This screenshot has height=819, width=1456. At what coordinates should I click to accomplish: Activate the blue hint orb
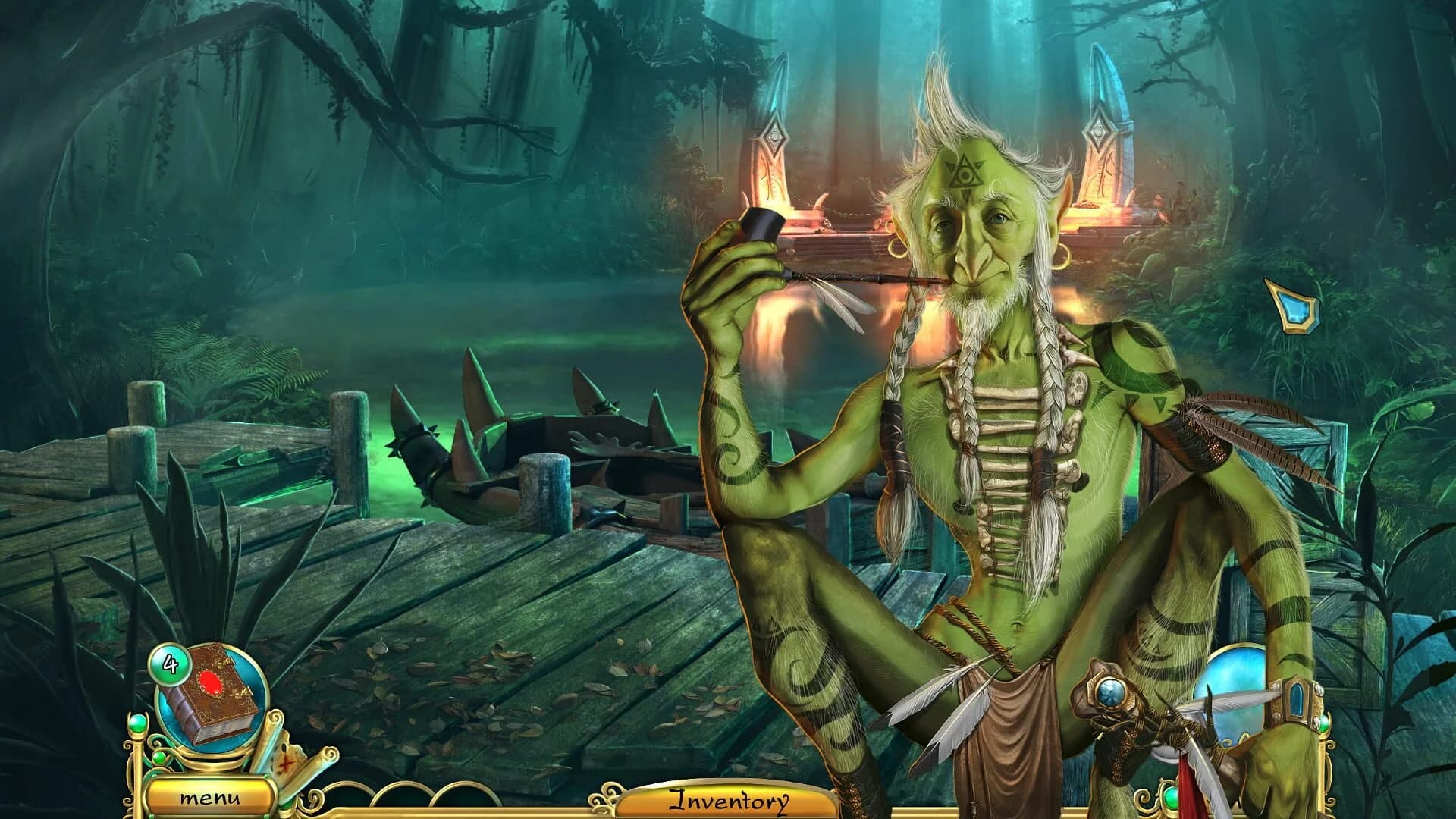tap(1232, 694)
